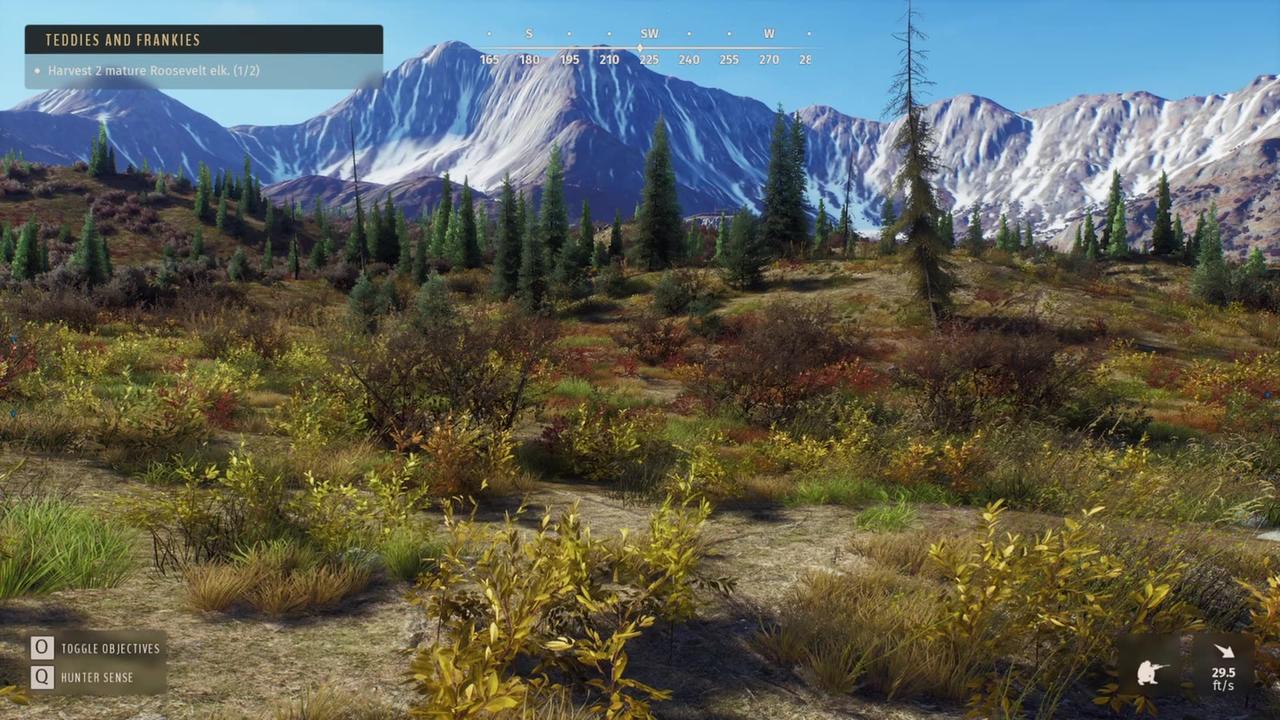Image resolution: width=1280 pixels, height=720 pixels.
Task: Click the 29.5 ft/s wind speed readout
Action: coord(1225,679)
